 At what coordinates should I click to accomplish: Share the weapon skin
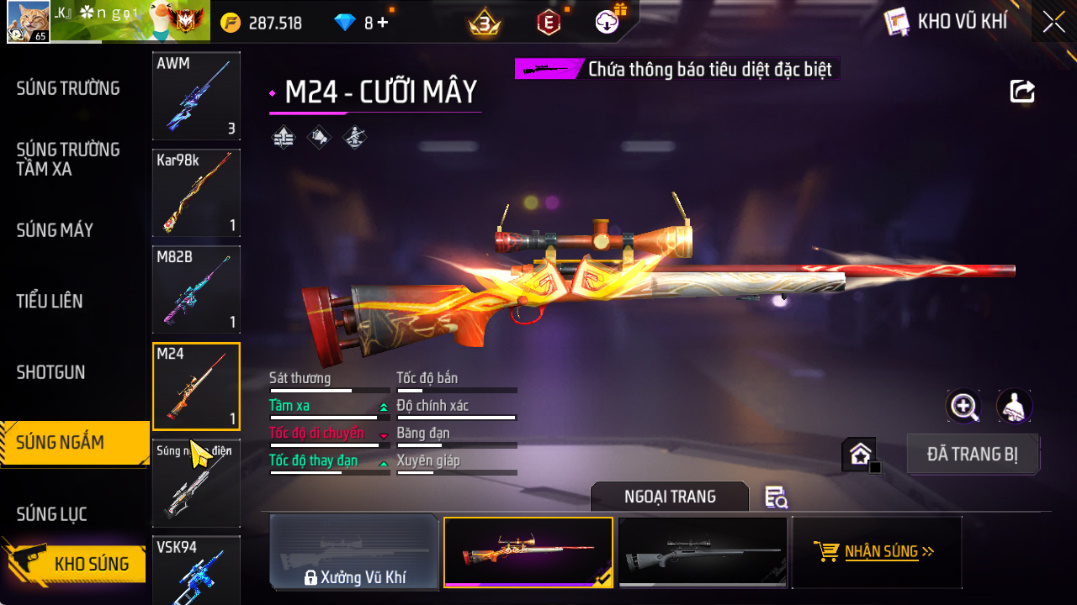tap(1022, 92)
